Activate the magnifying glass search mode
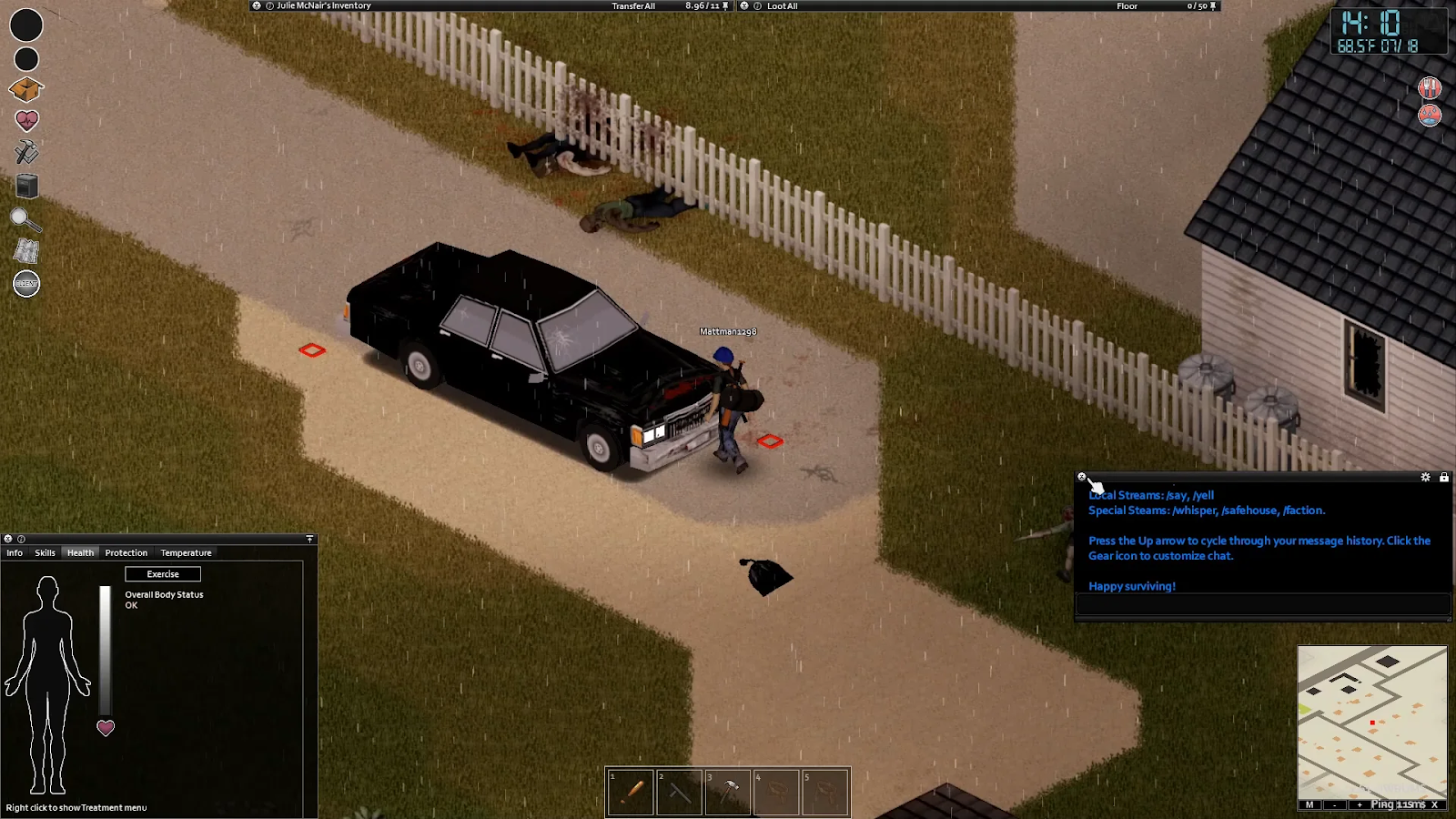The image size is (1456, 819). point(25,219)
